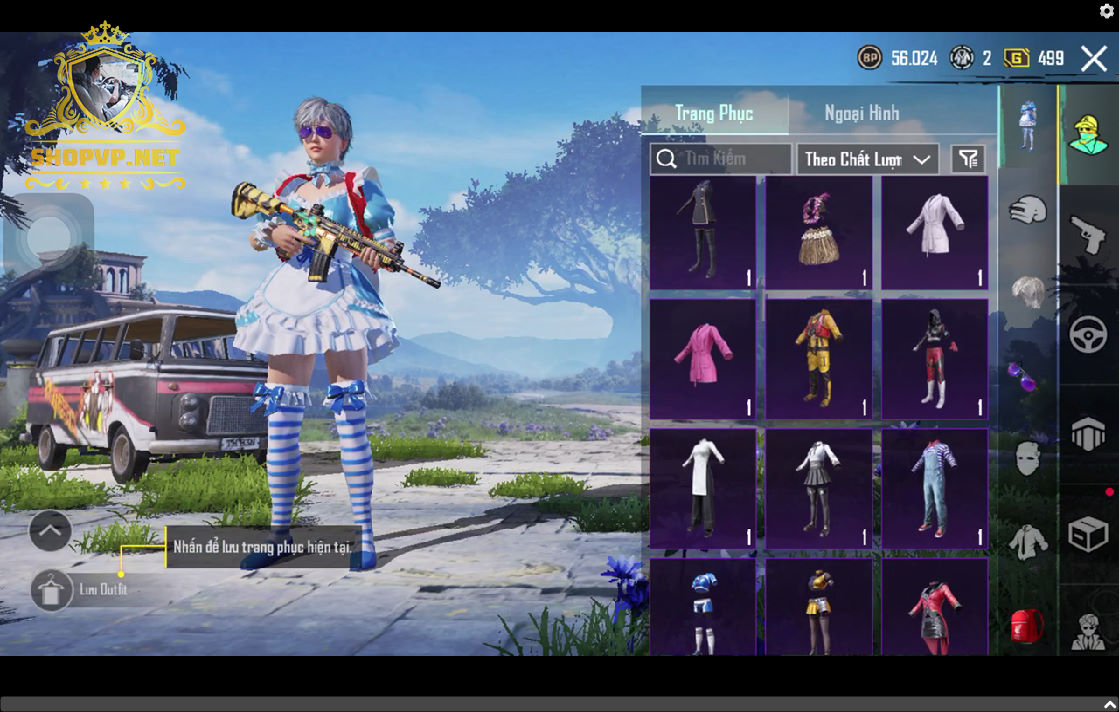The width and height of the screenshot is (1119, 712).
Task: Switch to the Ngoại Hình tab
Action: (861, 113)
